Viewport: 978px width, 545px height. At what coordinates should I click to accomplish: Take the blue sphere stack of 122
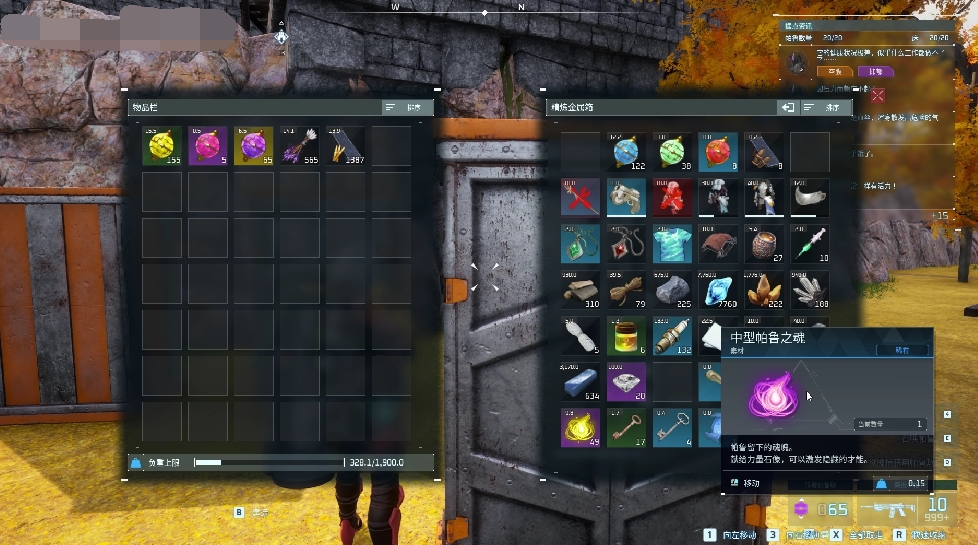click(626, 152)
